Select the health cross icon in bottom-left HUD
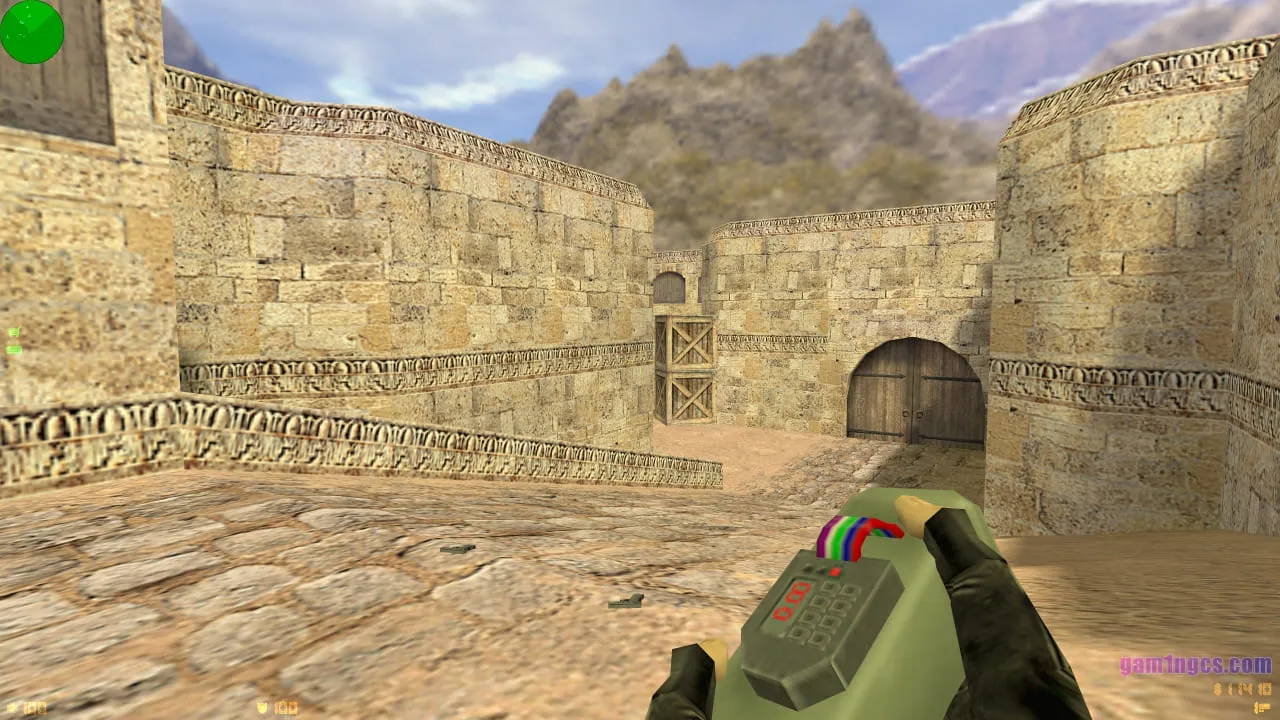 11,706
